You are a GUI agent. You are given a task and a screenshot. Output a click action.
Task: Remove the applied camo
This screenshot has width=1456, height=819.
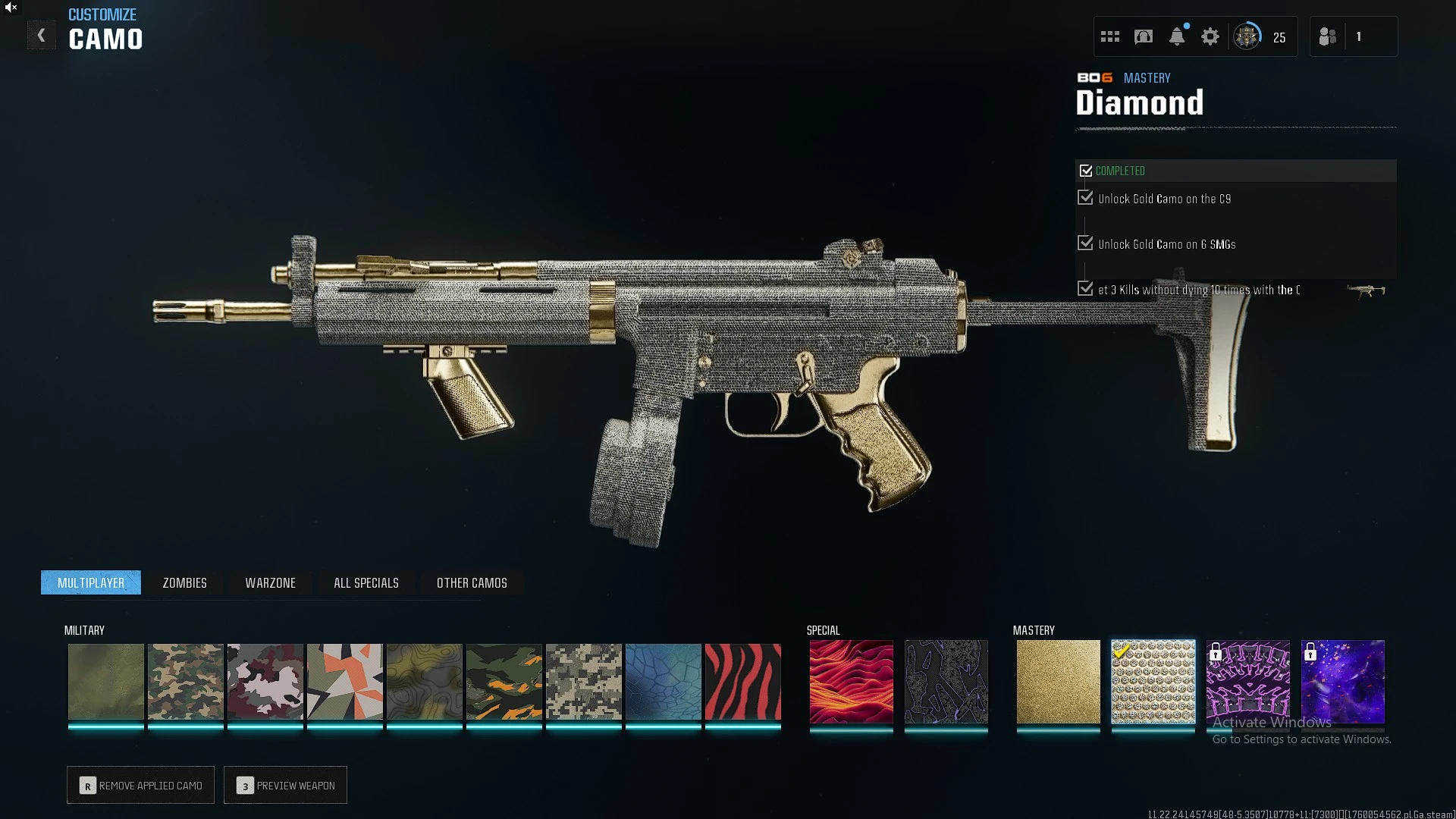click(x=140, y=785)
